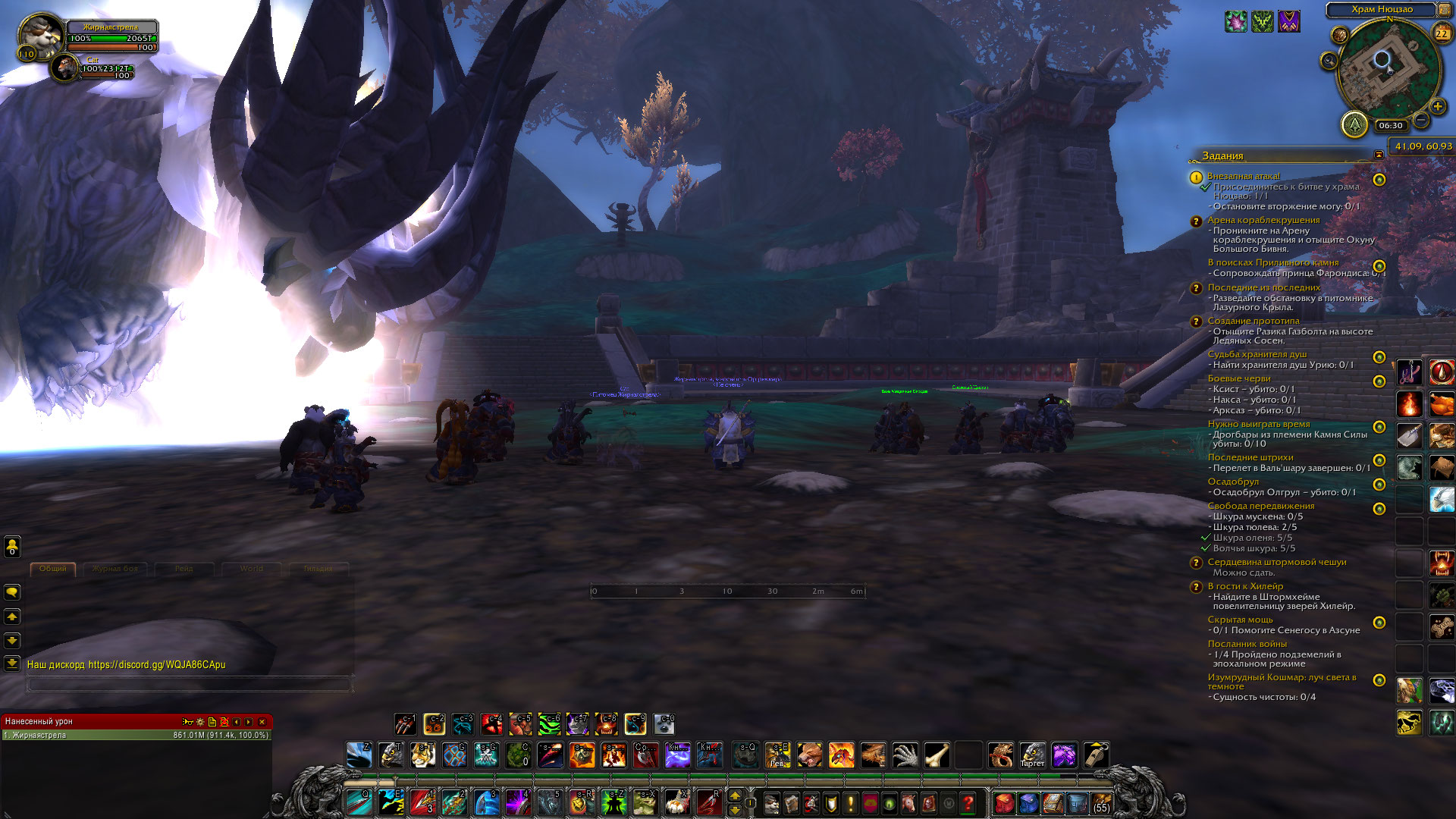Use the bone icon pet ability
The image size is (1456, 819).
tap(937, 755)
